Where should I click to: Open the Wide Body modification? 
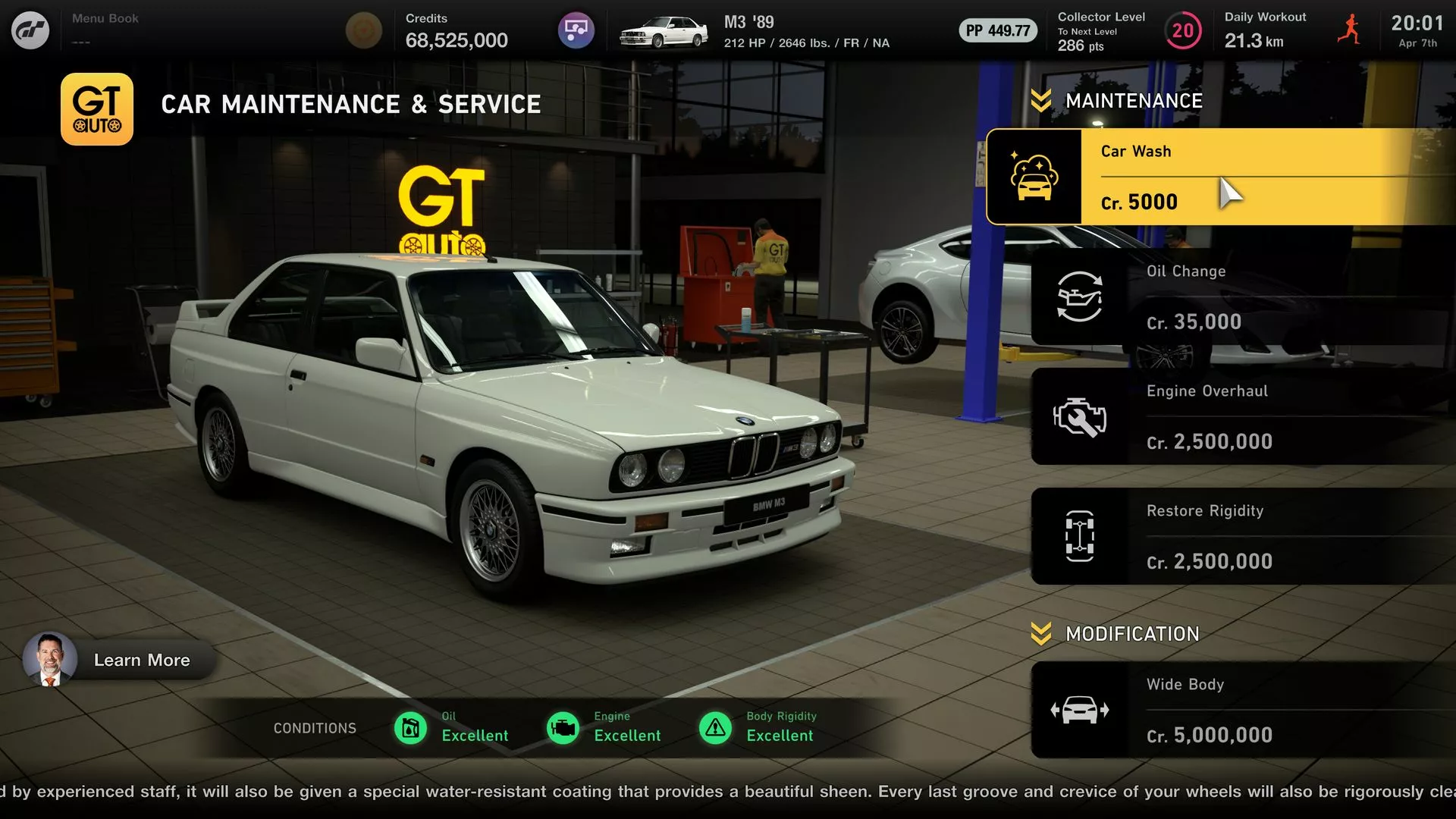pos(1244,710)
